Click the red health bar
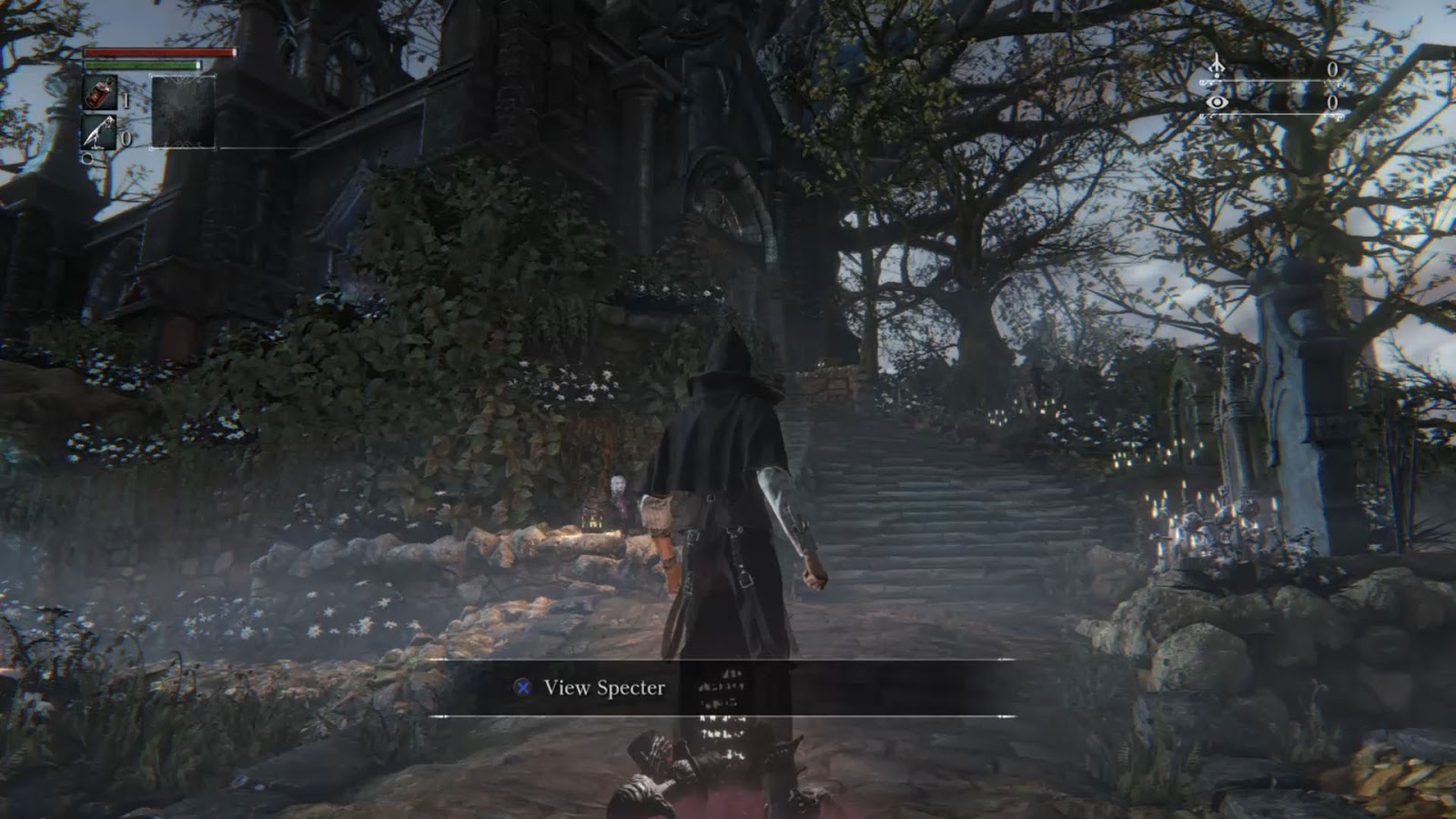 (159, 52)
